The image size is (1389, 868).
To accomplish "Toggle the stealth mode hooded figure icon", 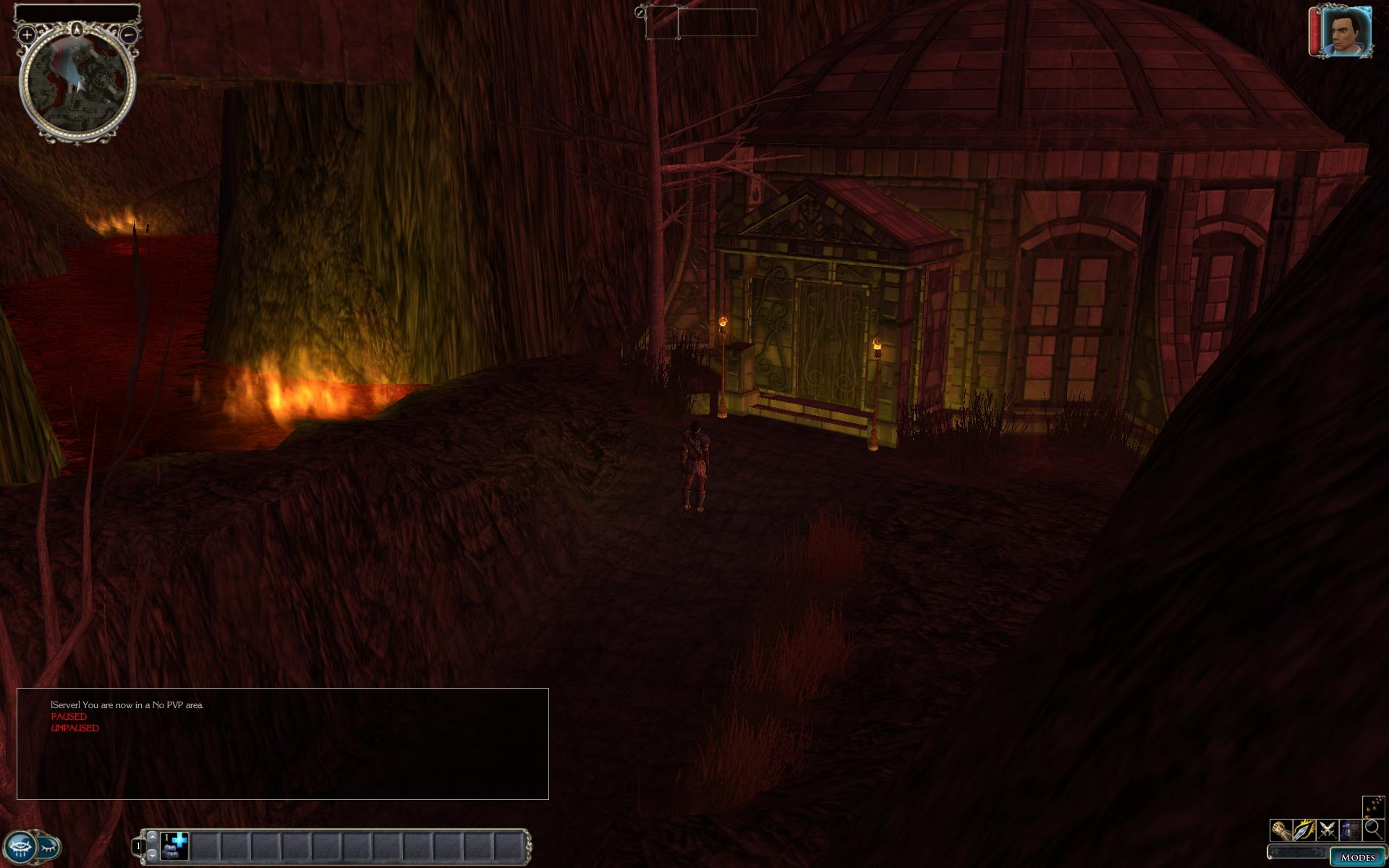I will pyautogui.click(x=1350, y=830).
